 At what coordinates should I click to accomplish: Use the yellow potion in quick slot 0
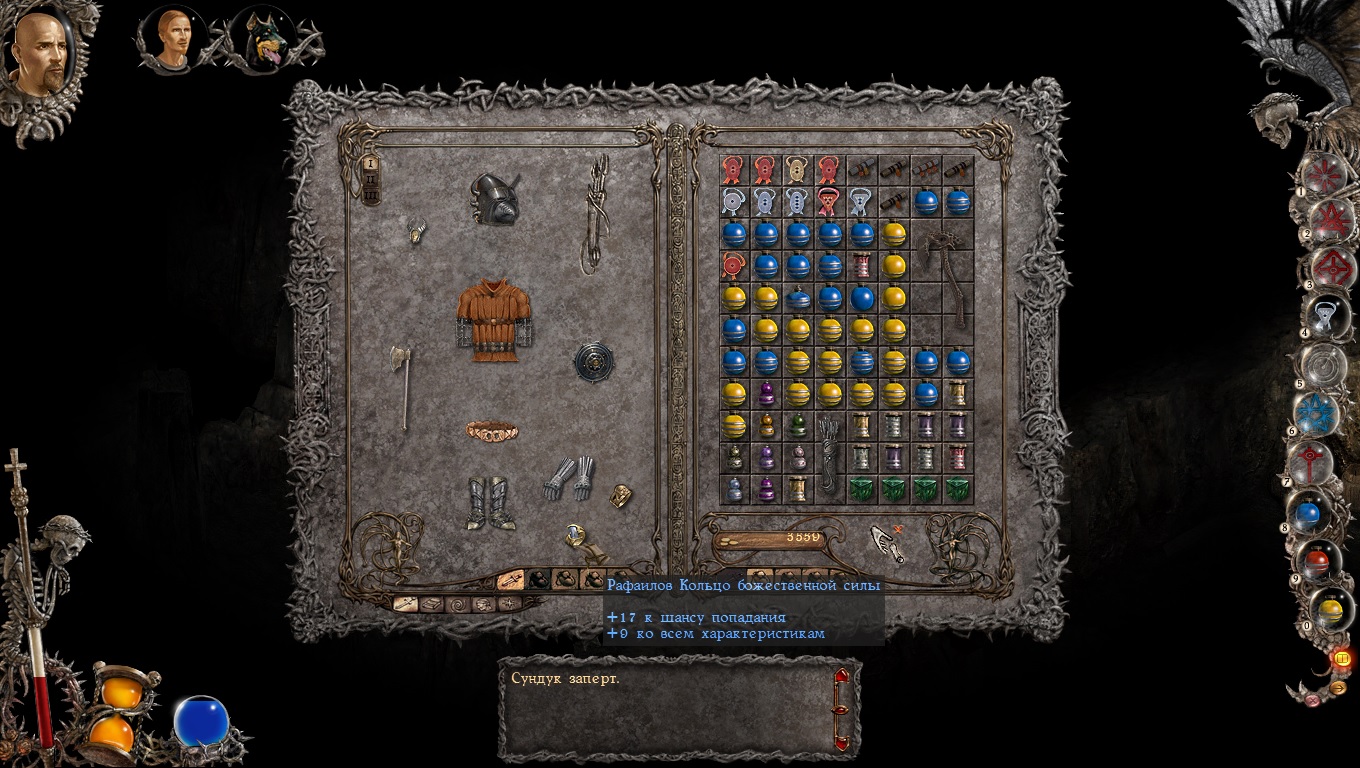click(1330, 608)
